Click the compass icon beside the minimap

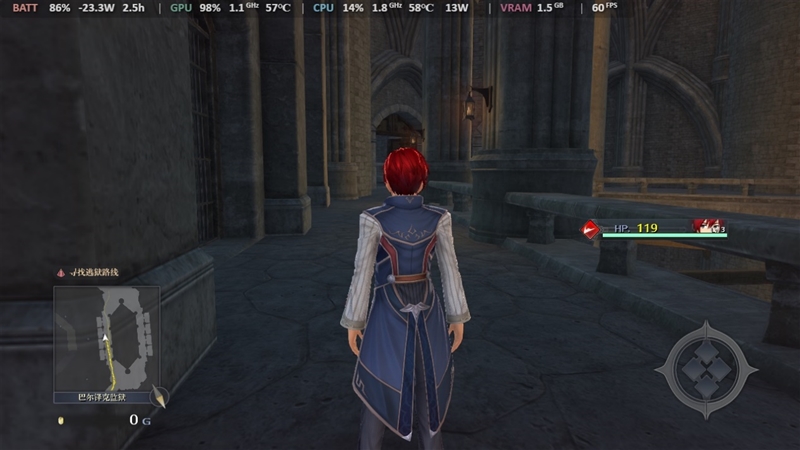click(x=159, y=398)
